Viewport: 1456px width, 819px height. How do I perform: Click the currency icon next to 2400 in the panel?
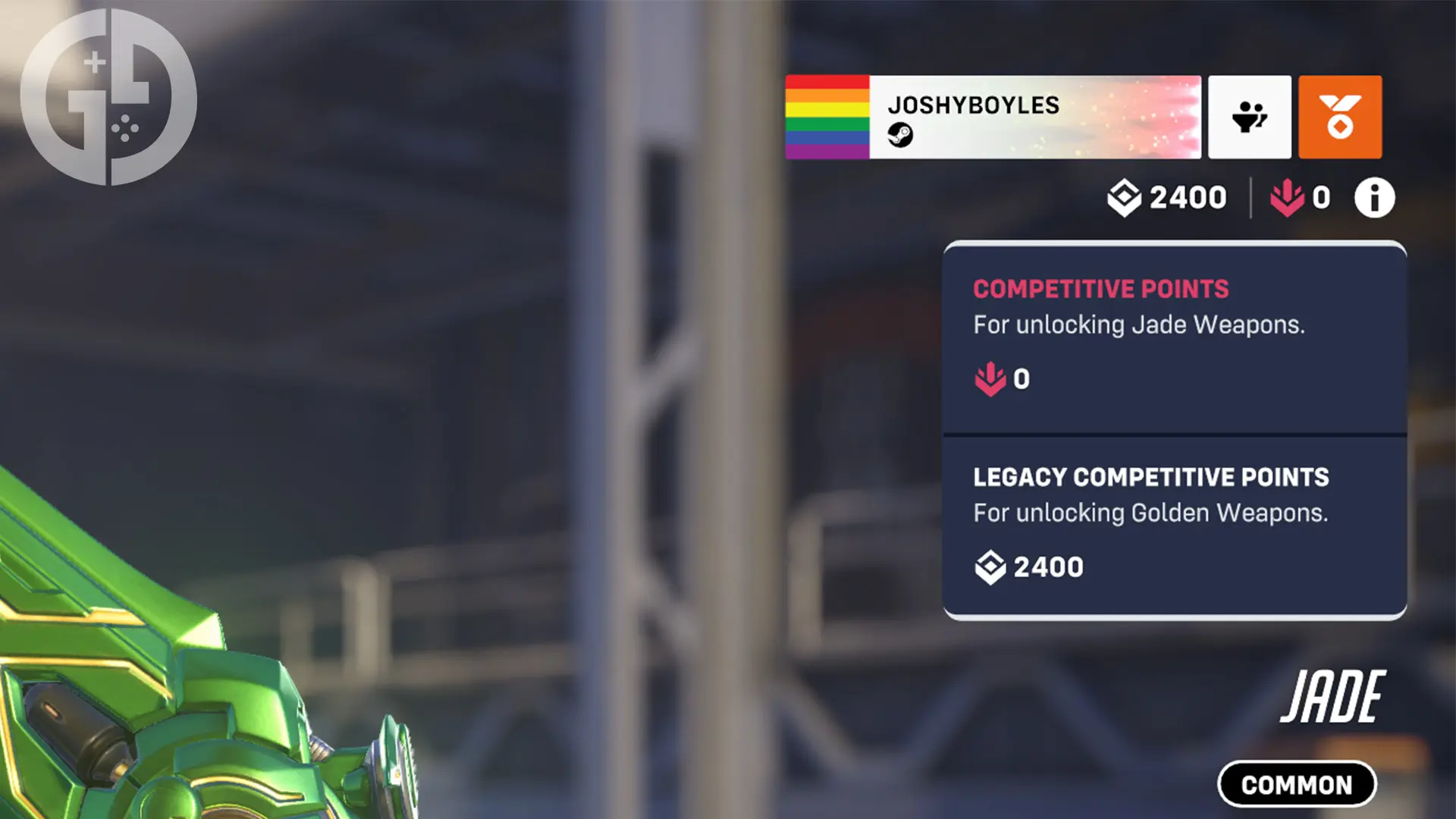pos(990,566)
